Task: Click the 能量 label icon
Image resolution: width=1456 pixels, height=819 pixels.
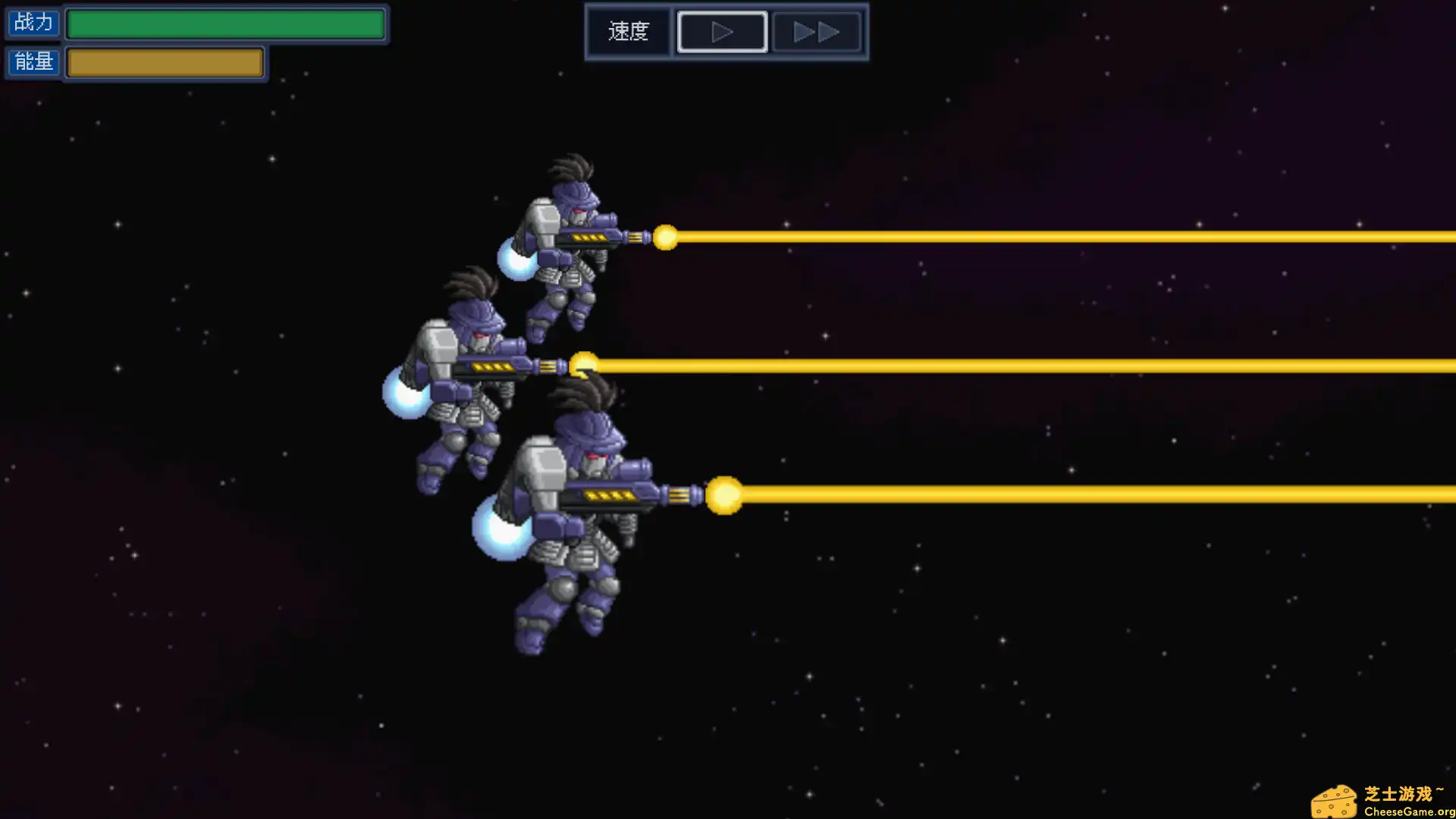Action: pos(33,62)
